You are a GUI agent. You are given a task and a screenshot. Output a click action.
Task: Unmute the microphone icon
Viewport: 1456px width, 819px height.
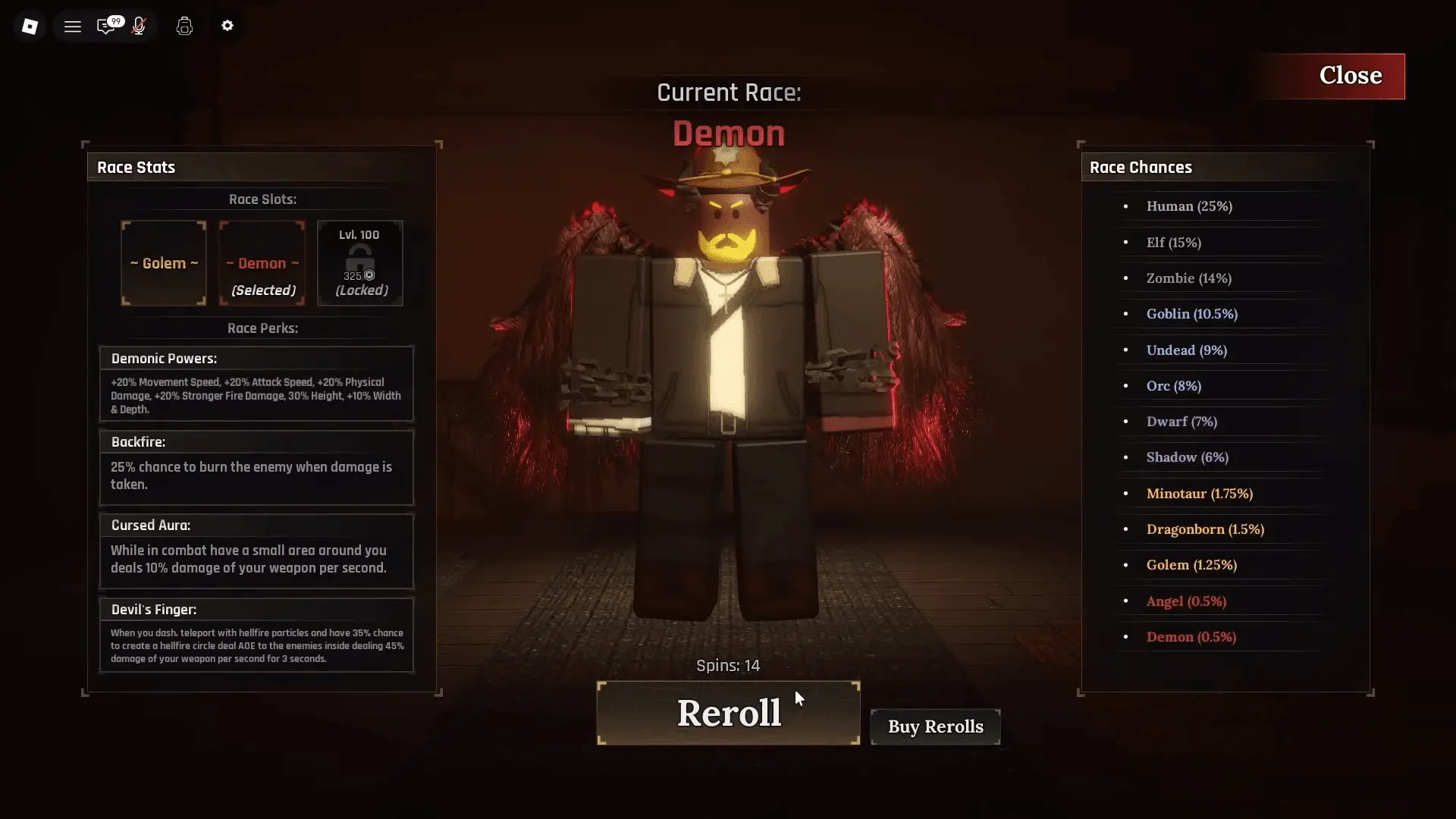point(139,25)
